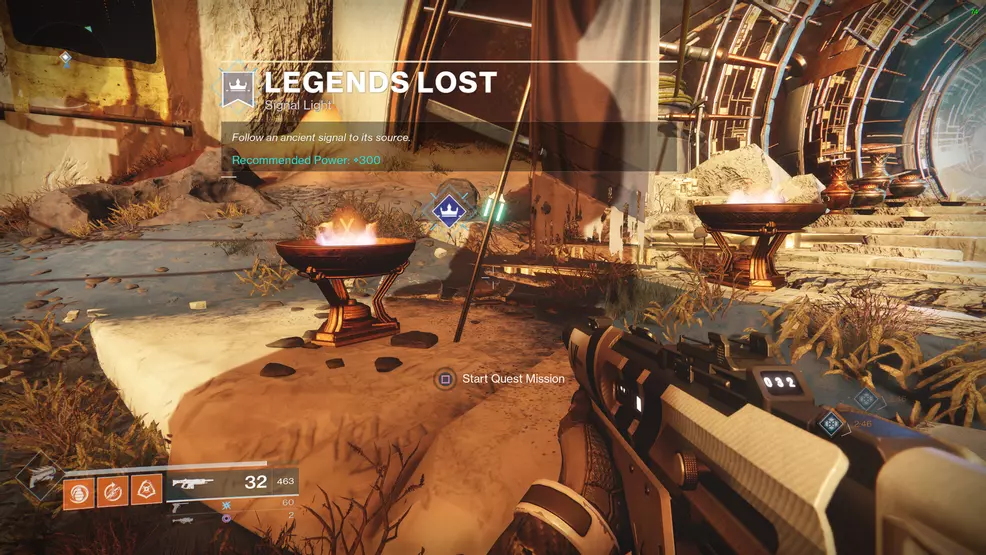Click the Start Quest Mission label

[513, 379]
